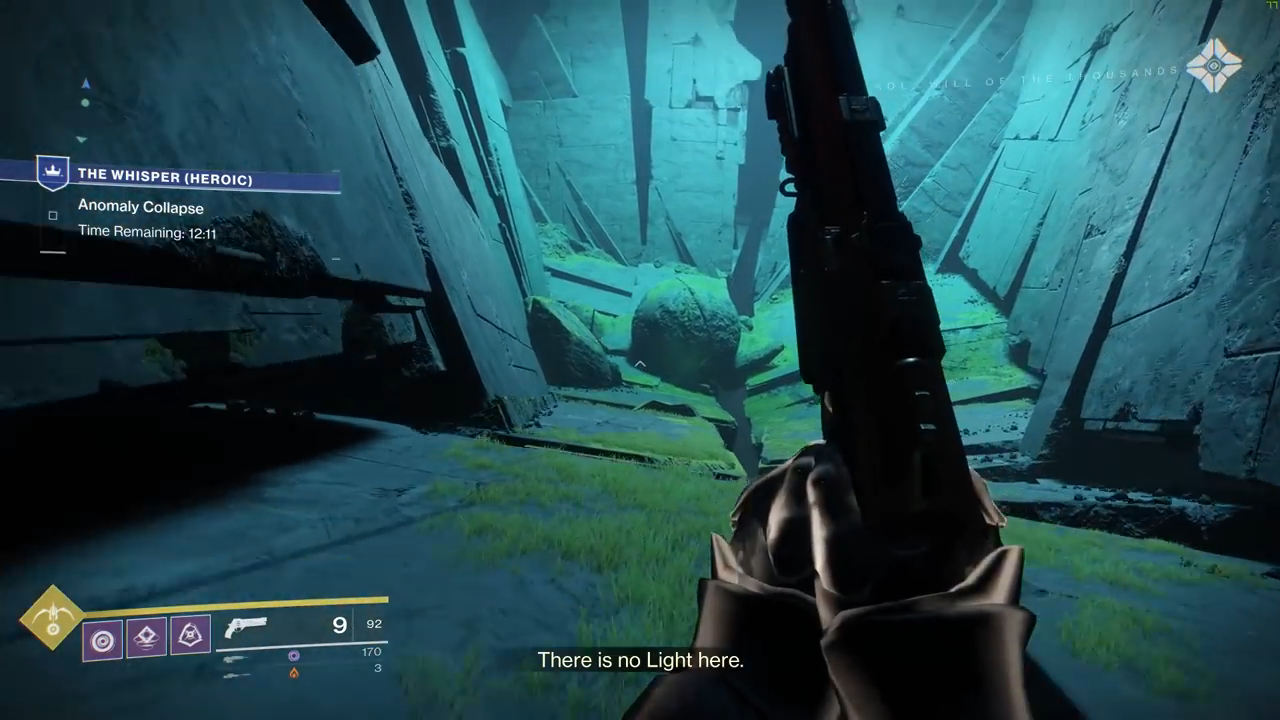Trigger the purple diamond melee ability icon
The height and width of the screenshot is (720, 1280).
point(146,637)
